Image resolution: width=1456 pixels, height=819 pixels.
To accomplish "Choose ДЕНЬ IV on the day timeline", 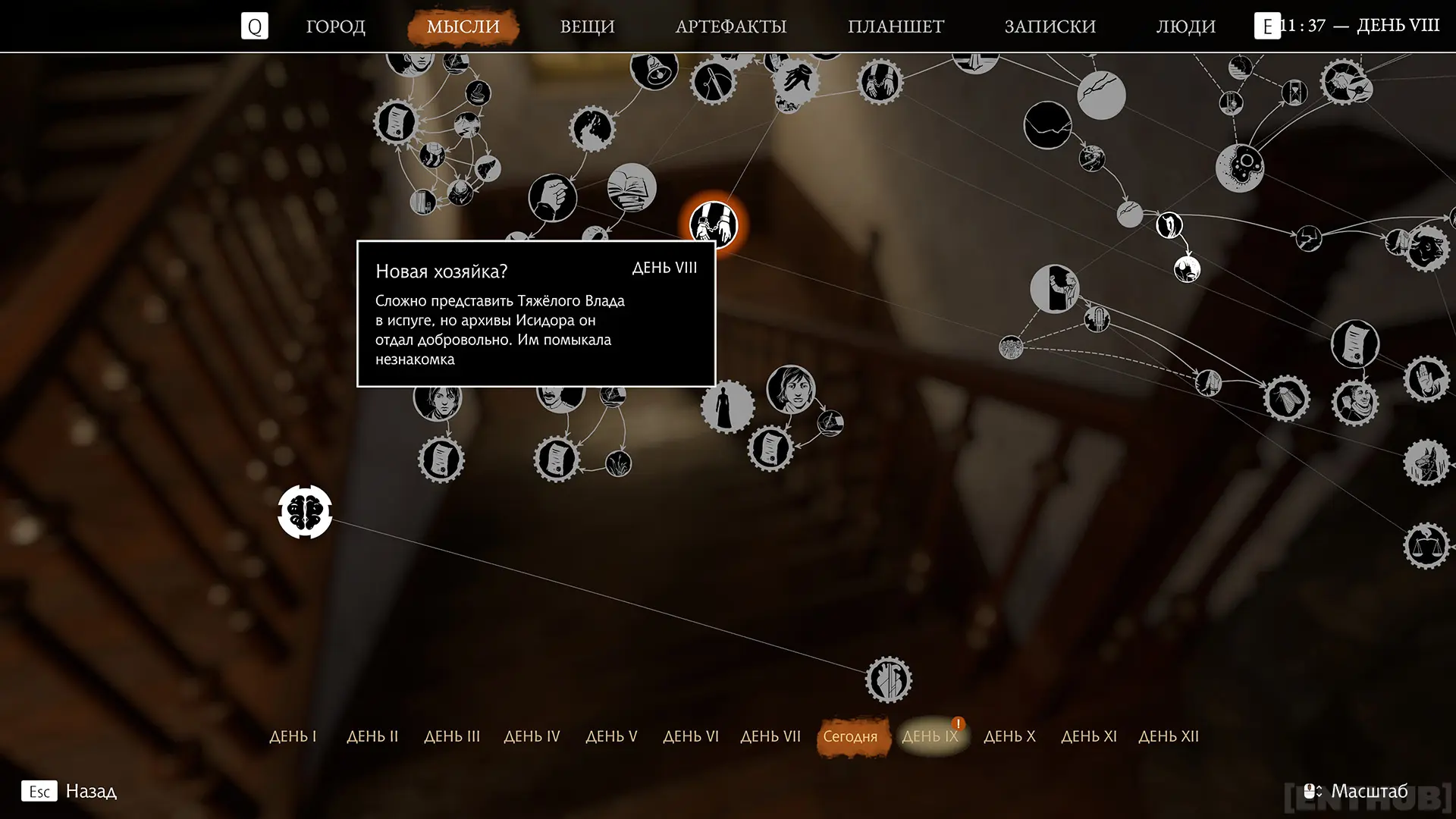I will pos(532,736).
